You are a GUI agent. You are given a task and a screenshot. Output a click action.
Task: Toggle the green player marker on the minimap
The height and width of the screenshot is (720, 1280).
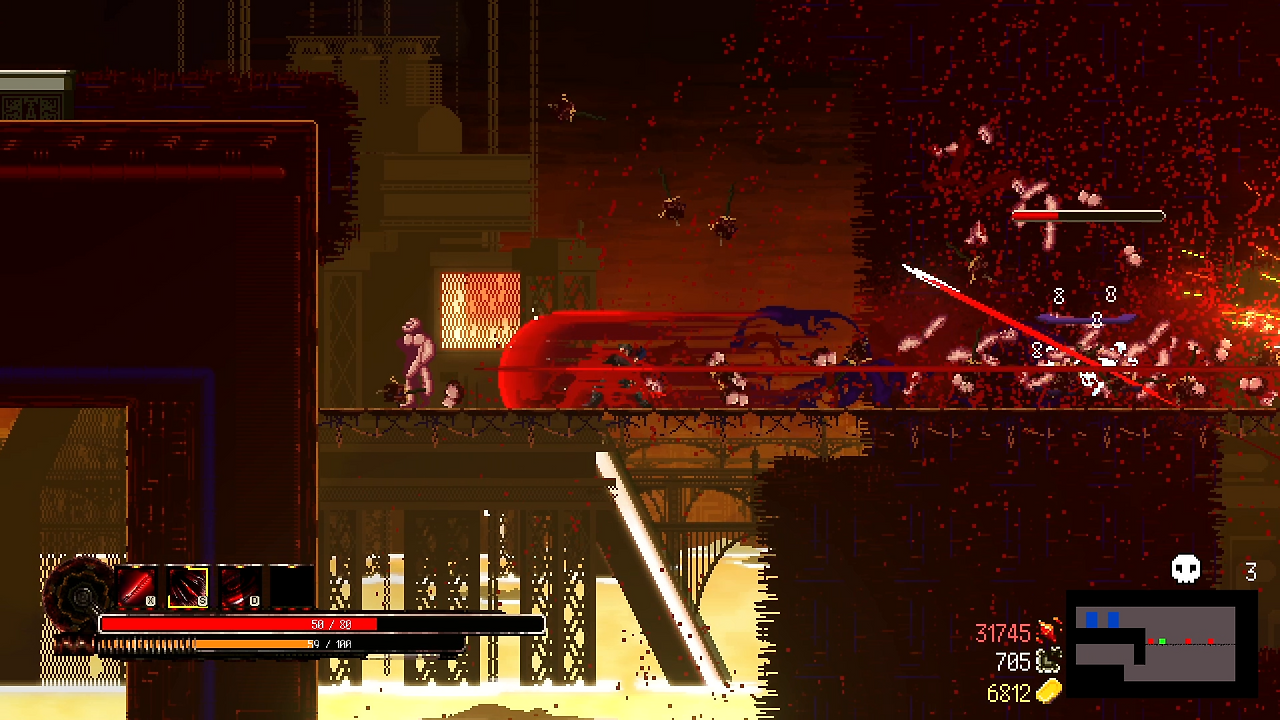1162,641
